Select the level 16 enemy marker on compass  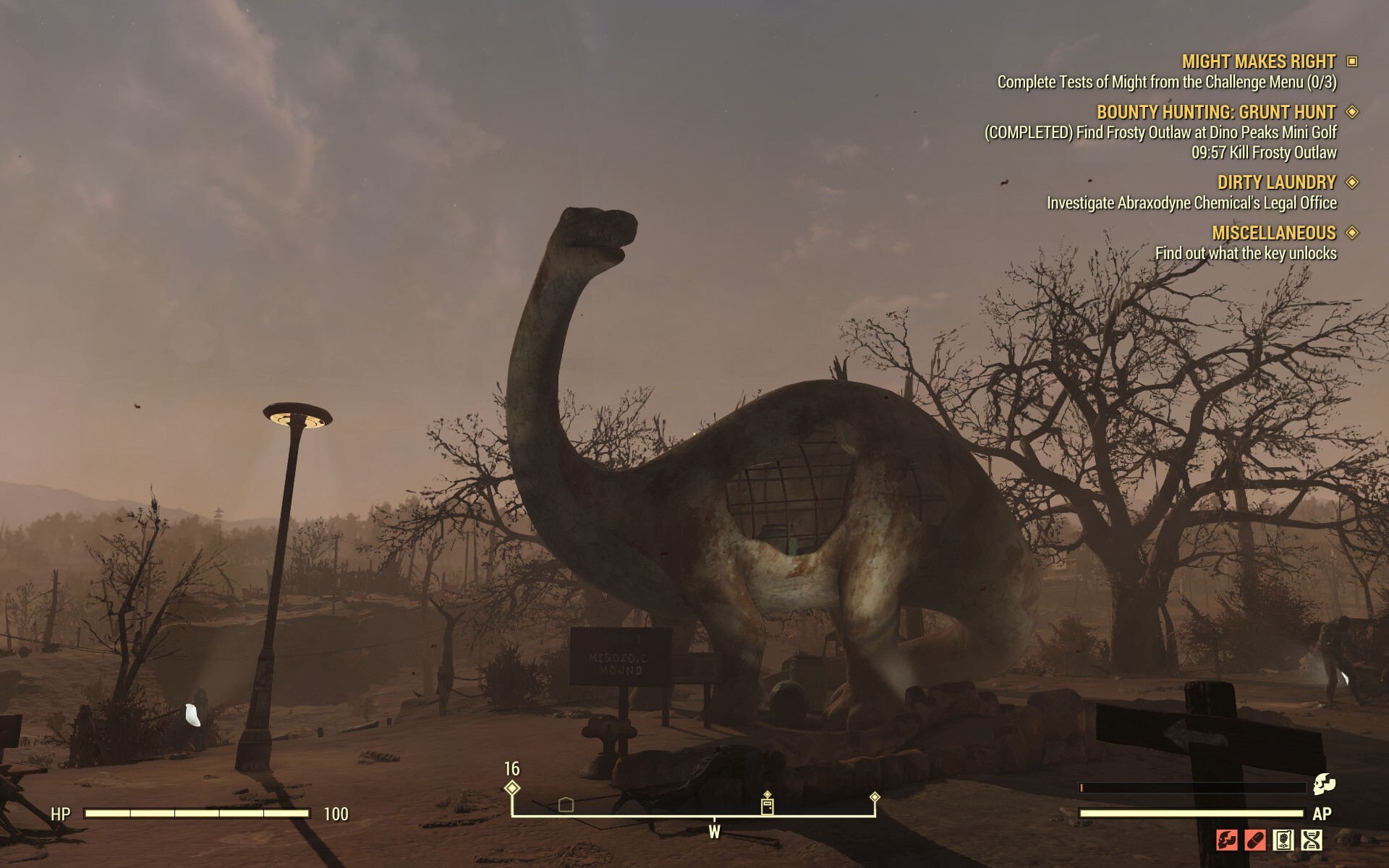pyautogui.click(x=512, y=788)
